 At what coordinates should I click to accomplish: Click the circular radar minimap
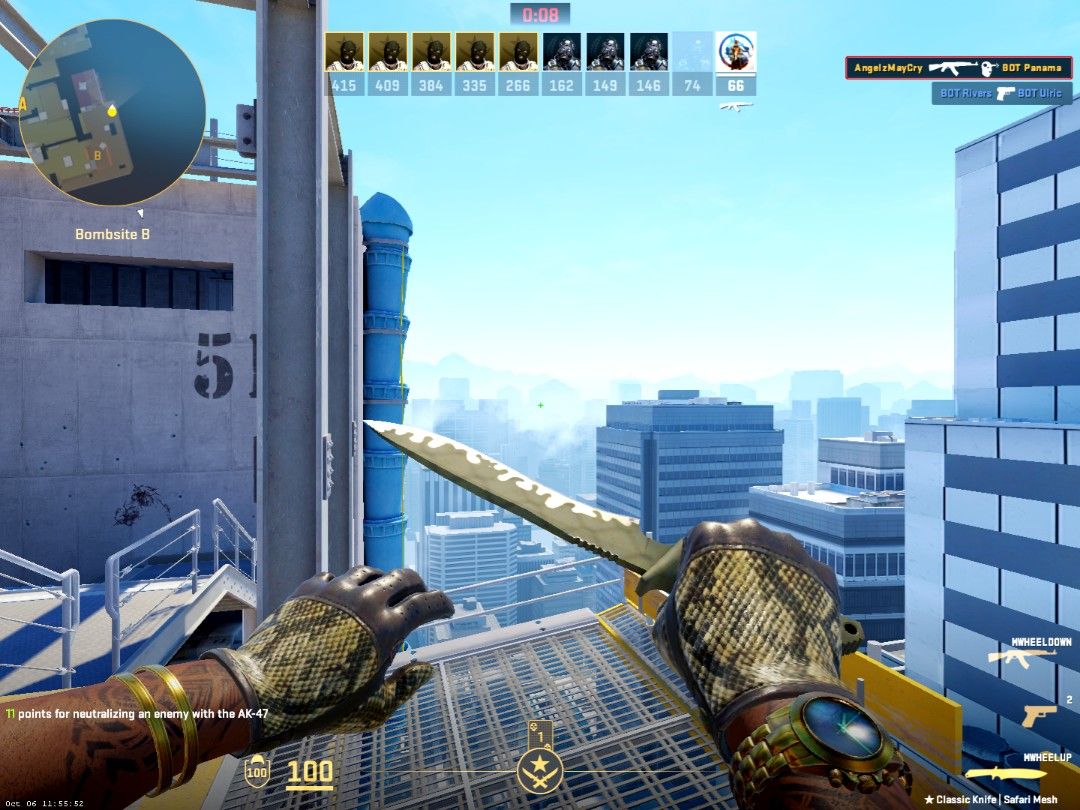click(111, 111)
